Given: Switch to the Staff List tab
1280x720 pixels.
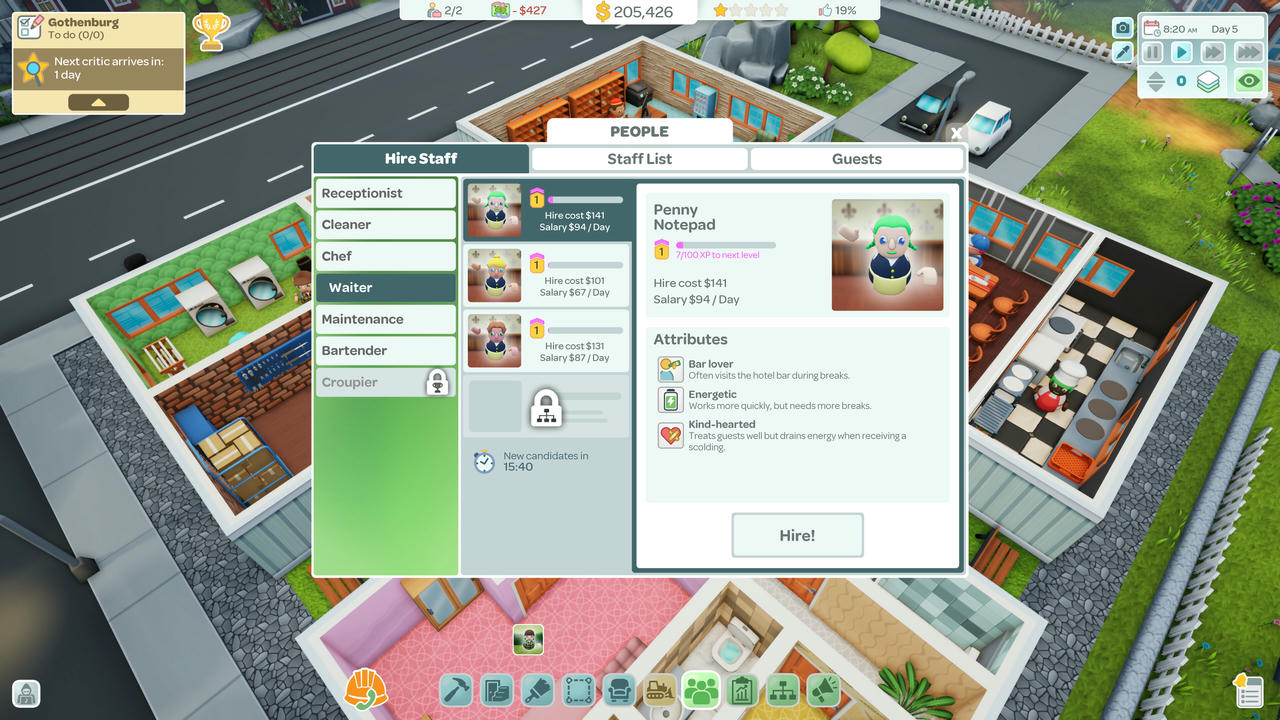Looking at the screenshot, I should [639, 159].
